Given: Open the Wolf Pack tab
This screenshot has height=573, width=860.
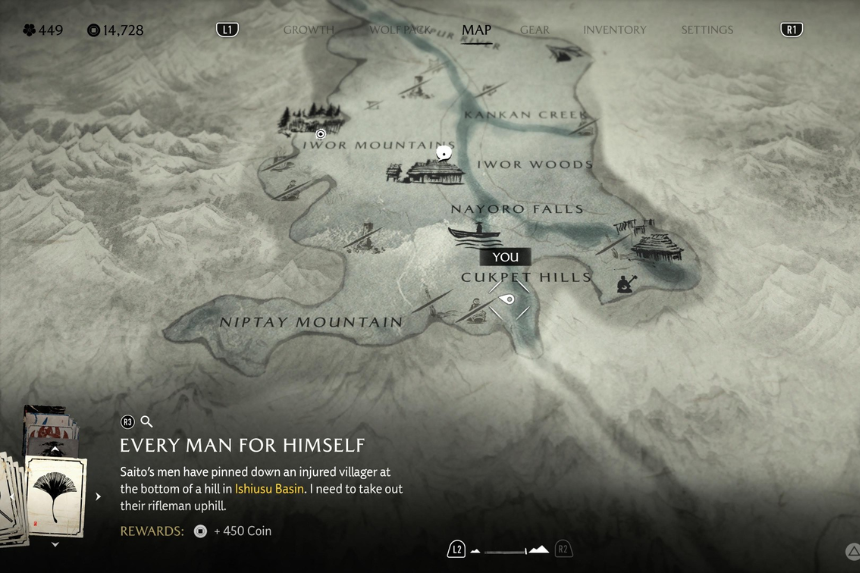Looking at the screenshot, I should tap(399, 30).
